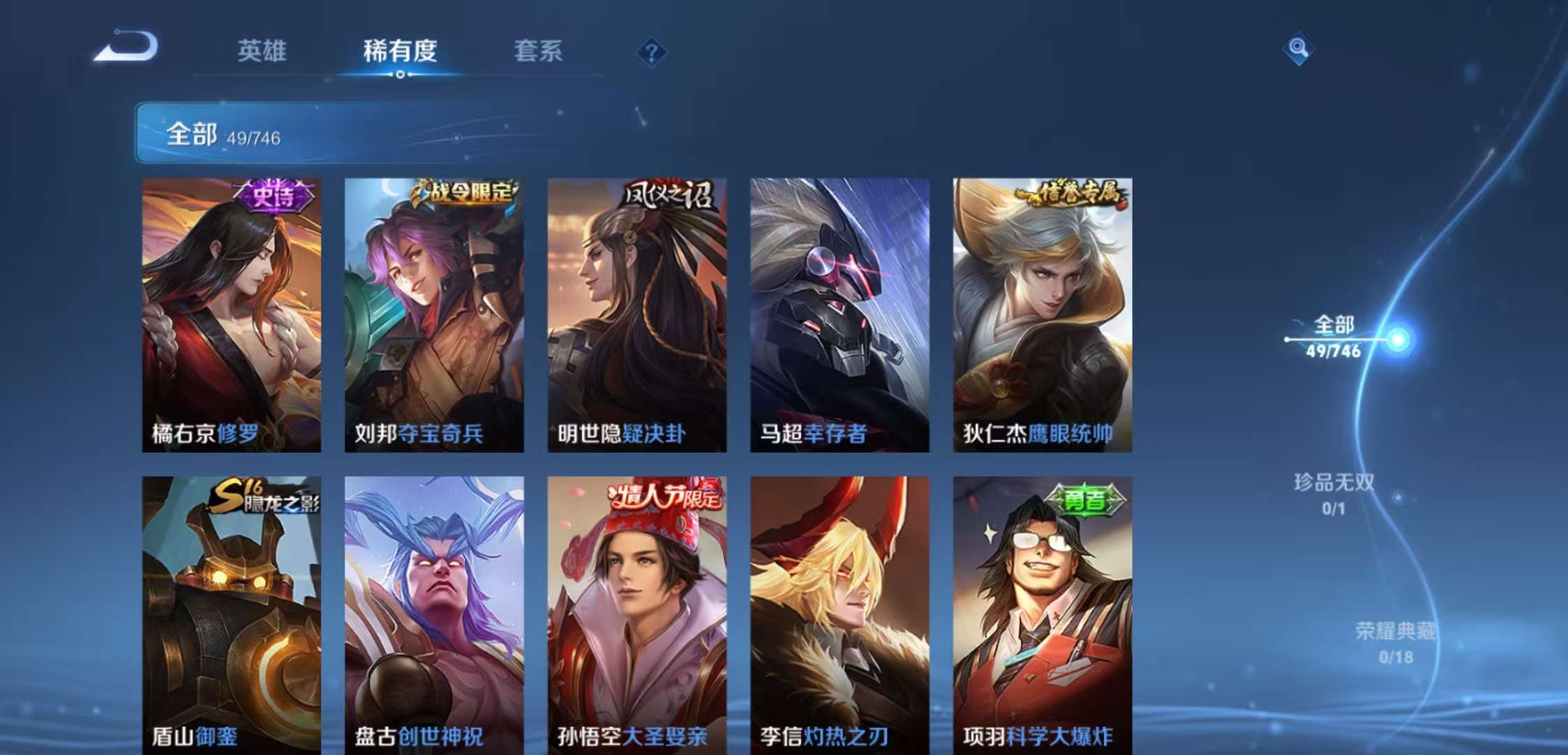Click the question mark help icon

pos(651,50)
